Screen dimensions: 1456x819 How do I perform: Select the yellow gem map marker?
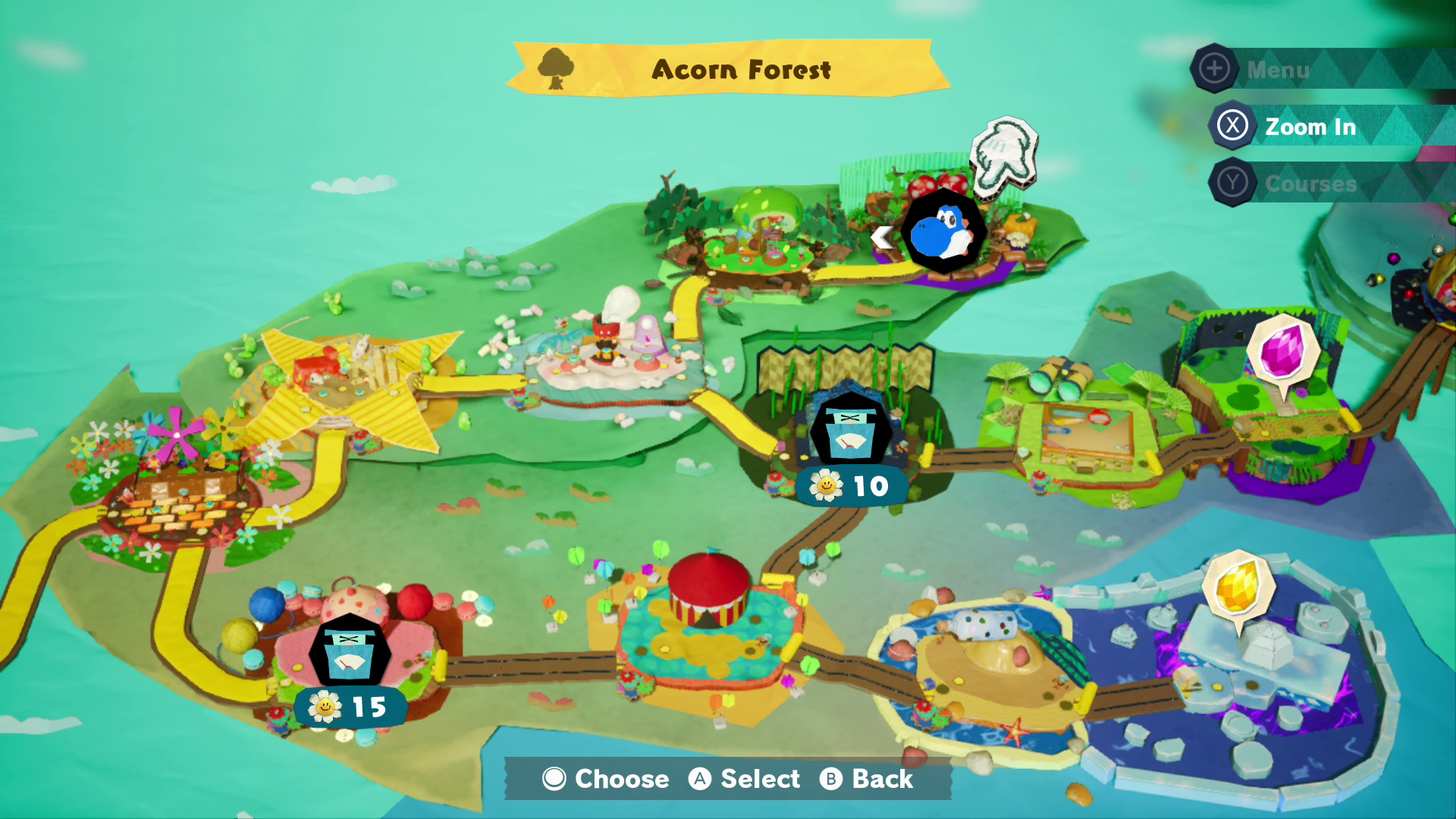(x=1238, y=587)
